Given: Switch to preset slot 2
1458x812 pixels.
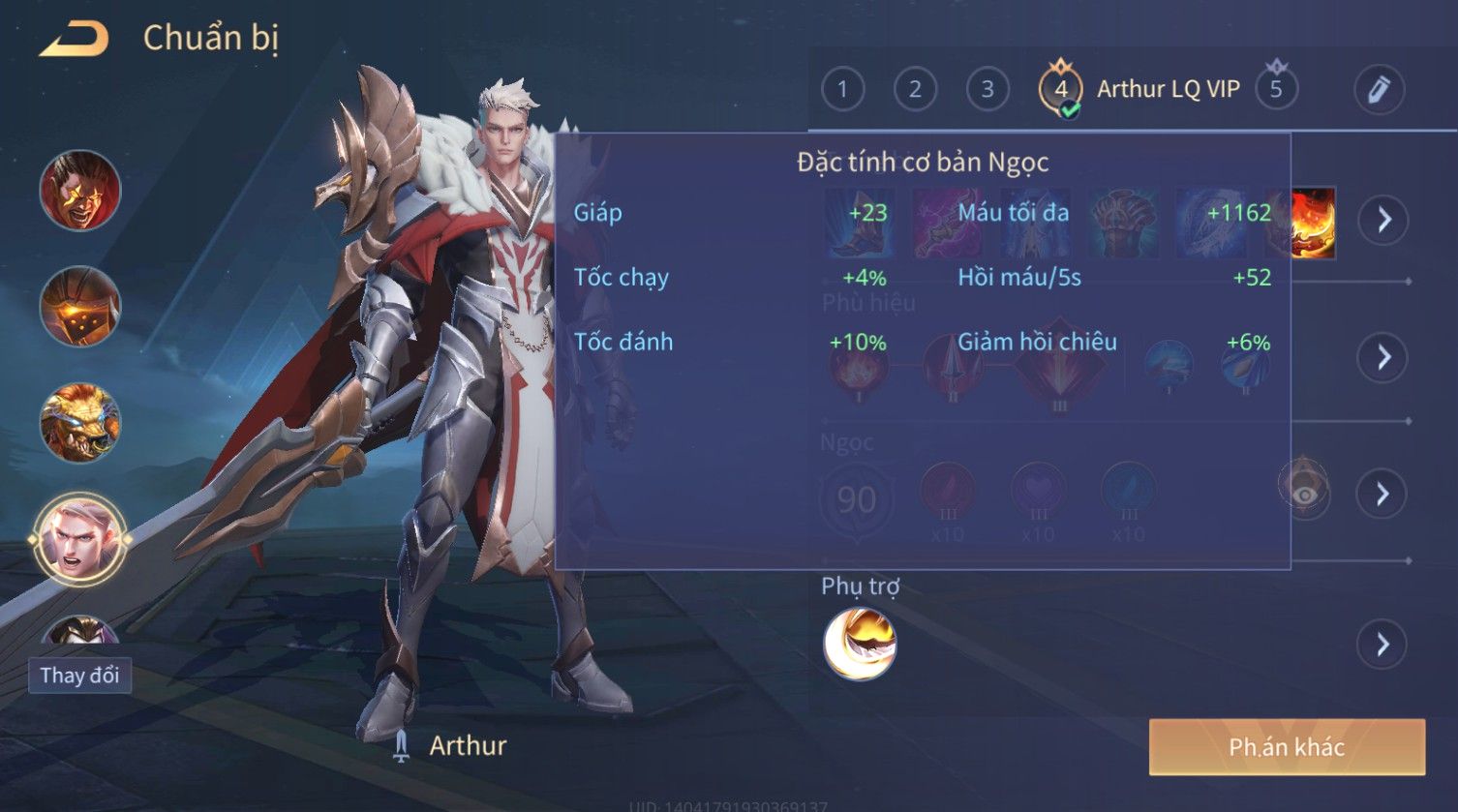Looking at the screenshot, I should coord(915,90).
